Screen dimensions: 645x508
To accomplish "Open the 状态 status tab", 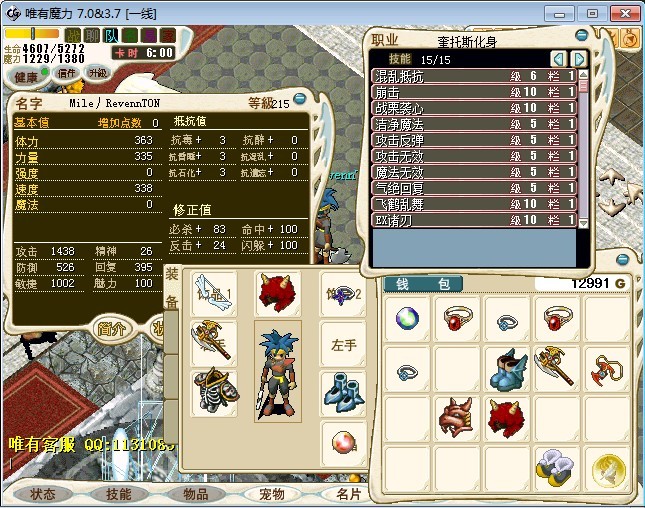I will (43, 494).
